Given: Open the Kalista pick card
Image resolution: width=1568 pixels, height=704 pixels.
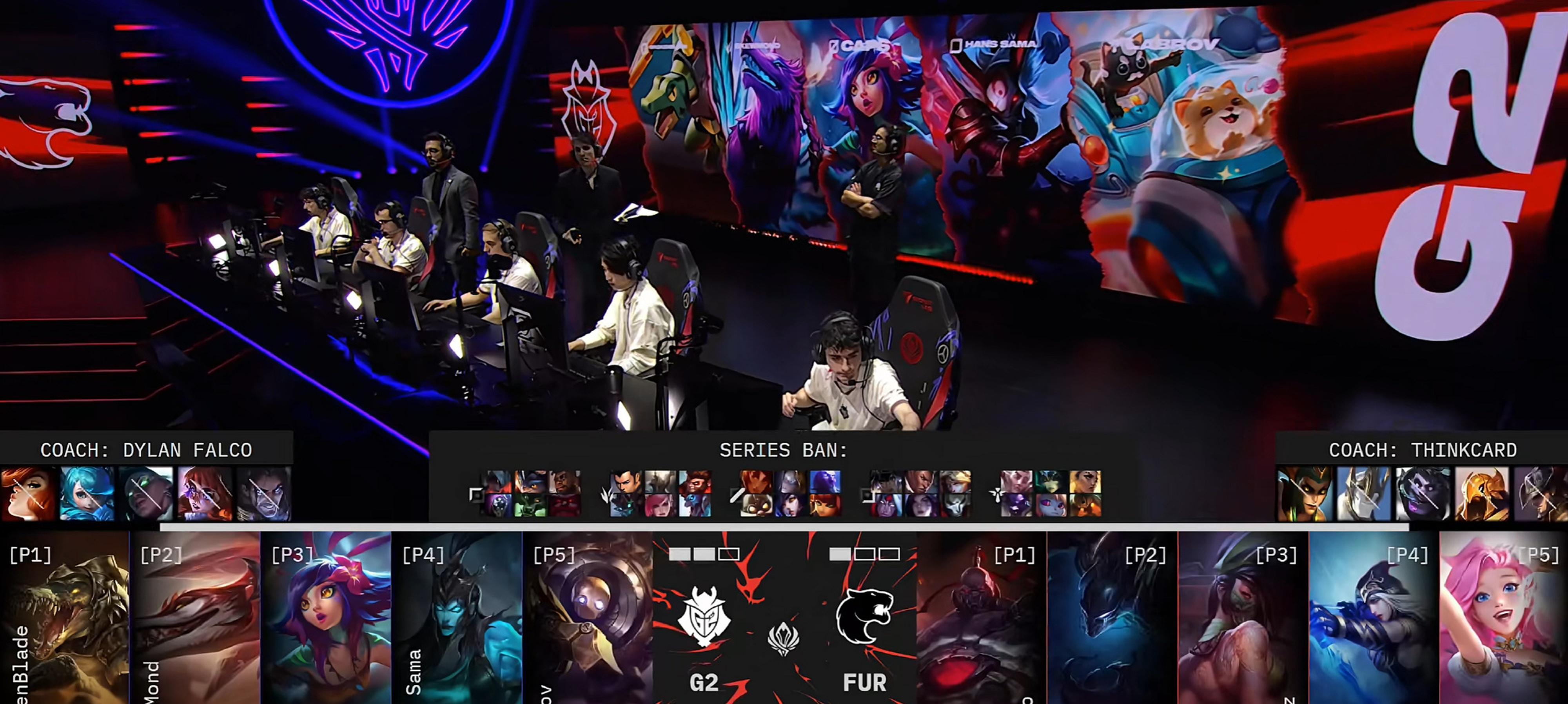Looking at the screenshot, I should [x=457, y=618].
